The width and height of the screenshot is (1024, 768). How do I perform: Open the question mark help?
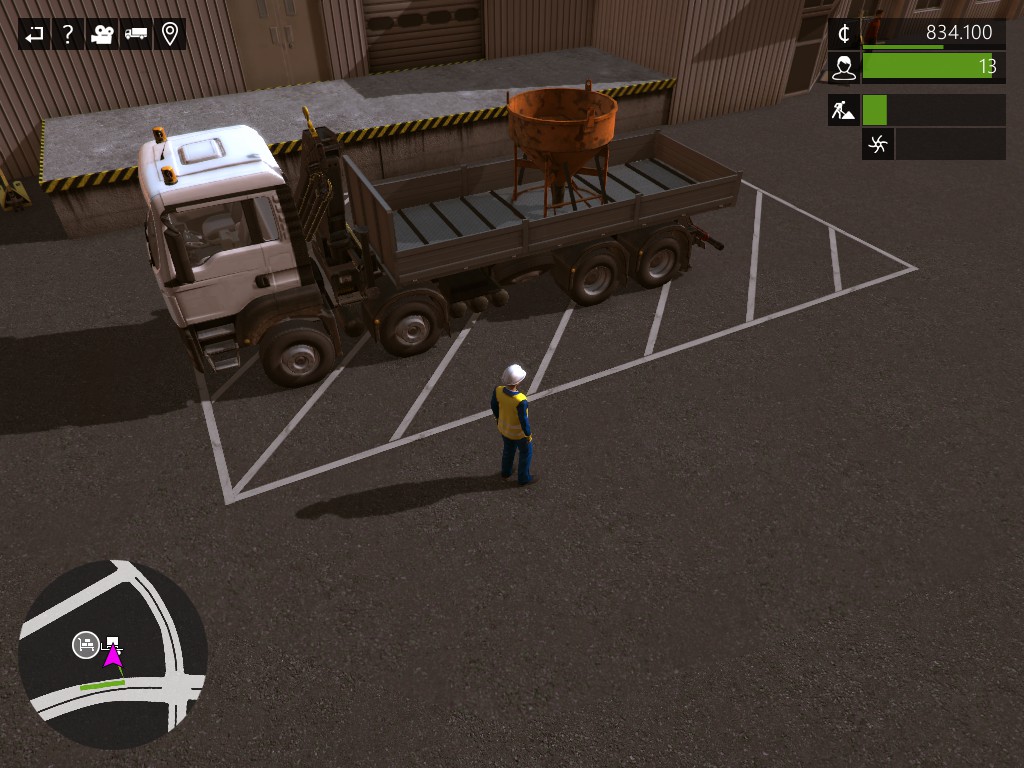tap(68, 34)
